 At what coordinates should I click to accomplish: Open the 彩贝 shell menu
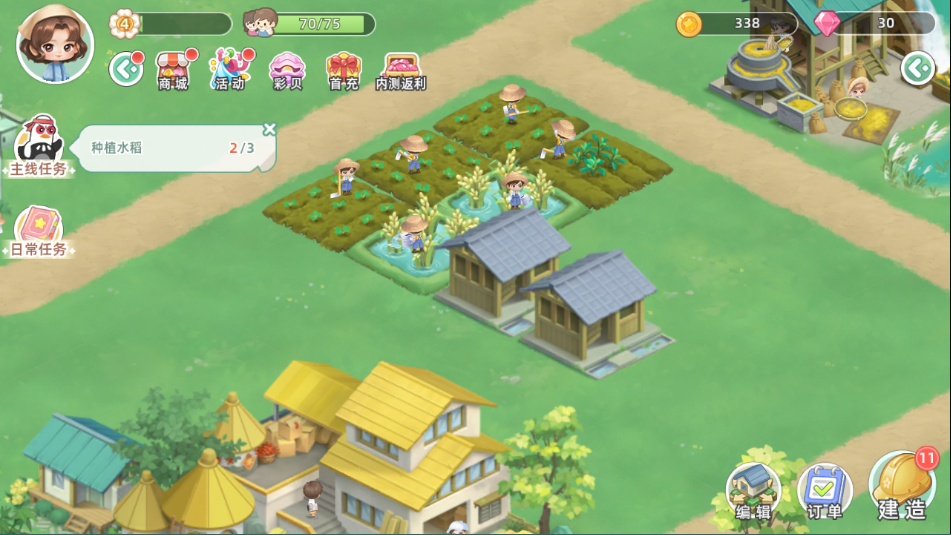point(287,70)
